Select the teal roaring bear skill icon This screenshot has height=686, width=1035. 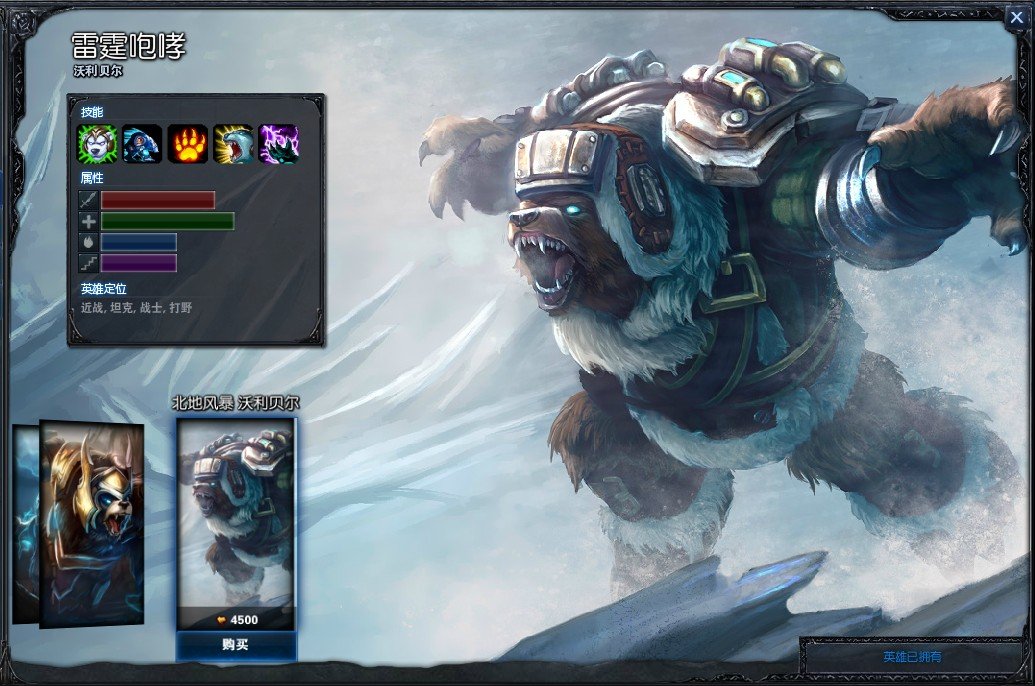point(232,144)
